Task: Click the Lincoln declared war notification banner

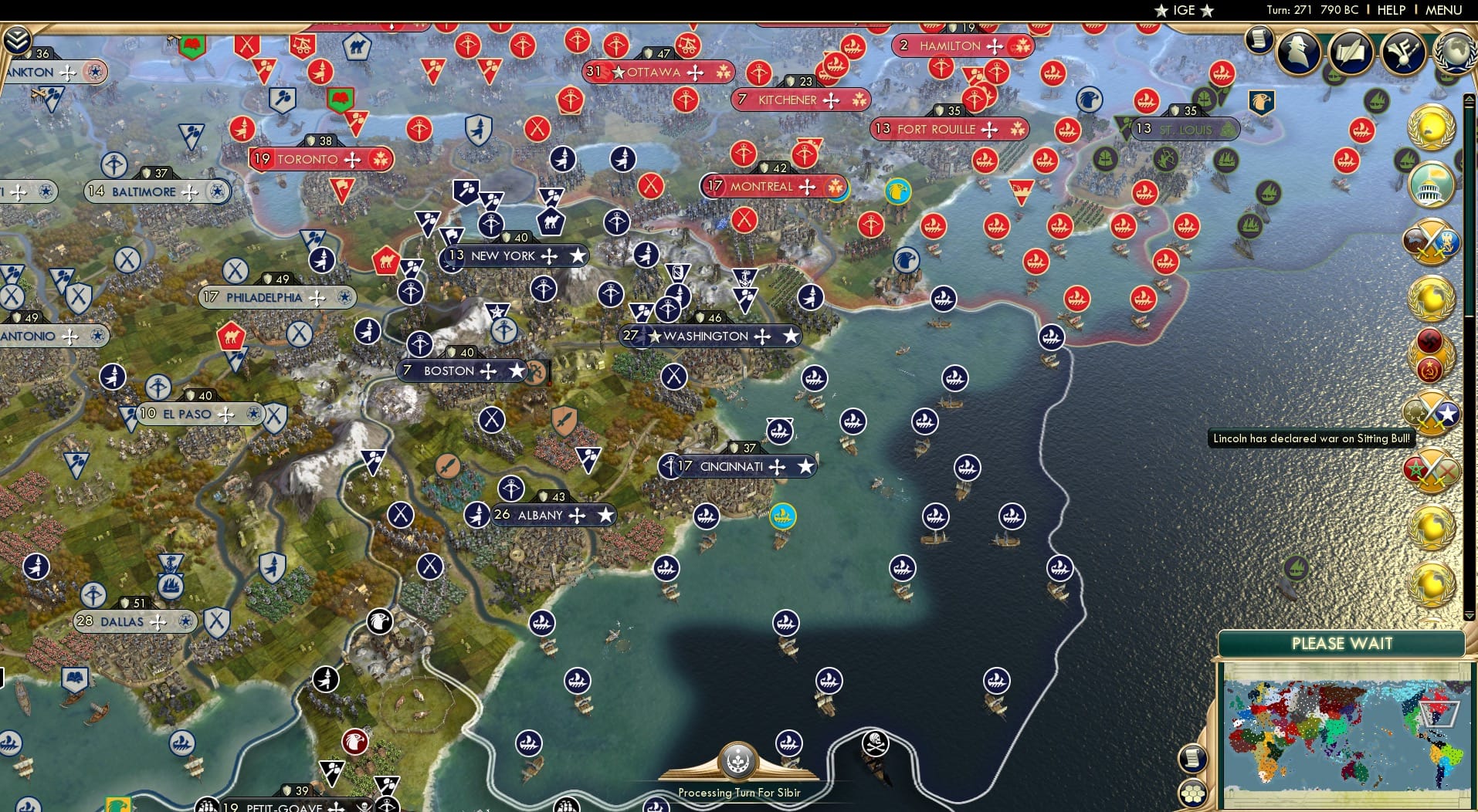Action: point(1313,438)
